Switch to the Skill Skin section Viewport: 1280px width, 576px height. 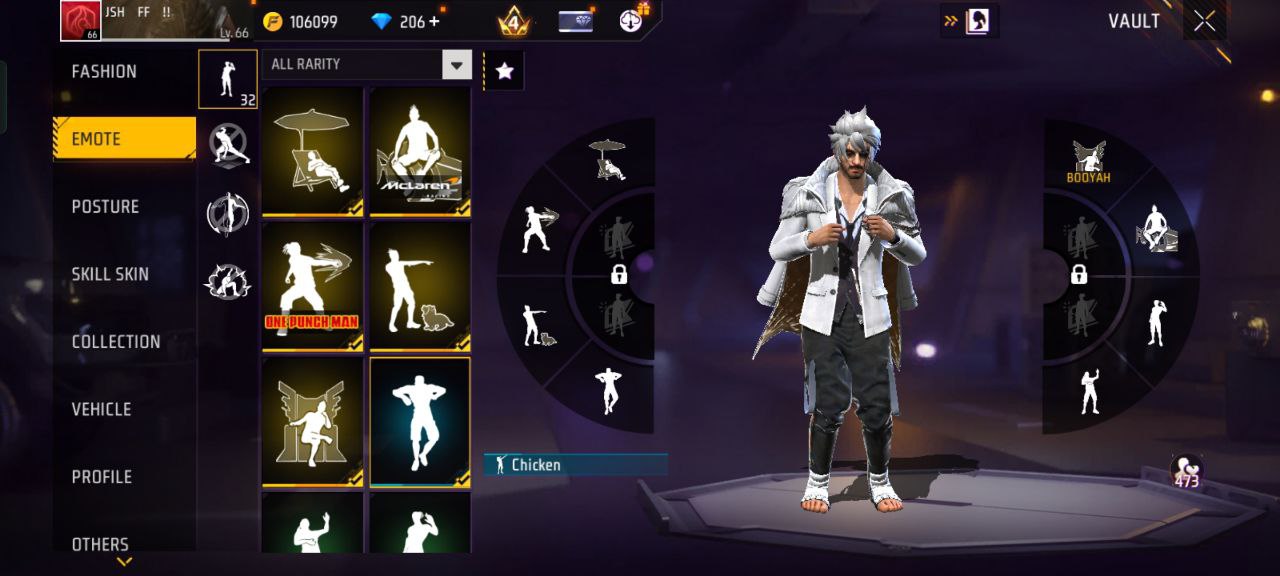click(110, 274)
